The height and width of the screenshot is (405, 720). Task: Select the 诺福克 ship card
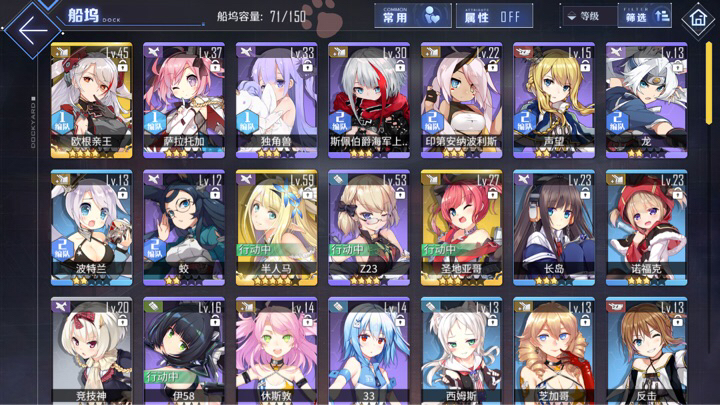[x=645, y=226]
